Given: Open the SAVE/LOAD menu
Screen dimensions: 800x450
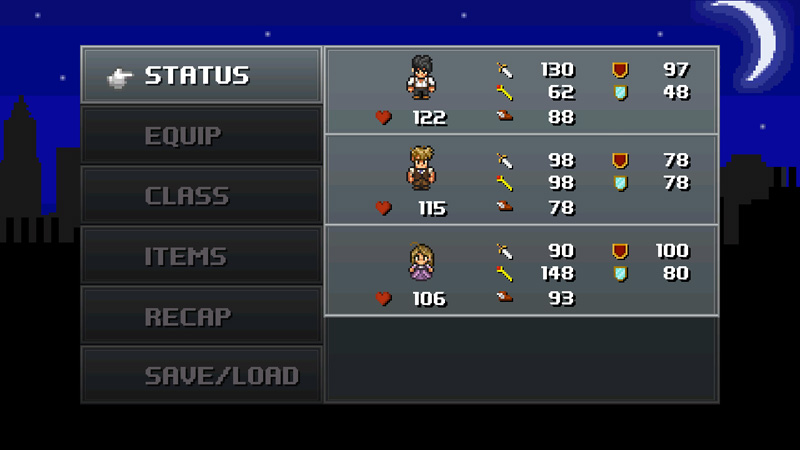Looking at the screenshot, I should [201, 376].
